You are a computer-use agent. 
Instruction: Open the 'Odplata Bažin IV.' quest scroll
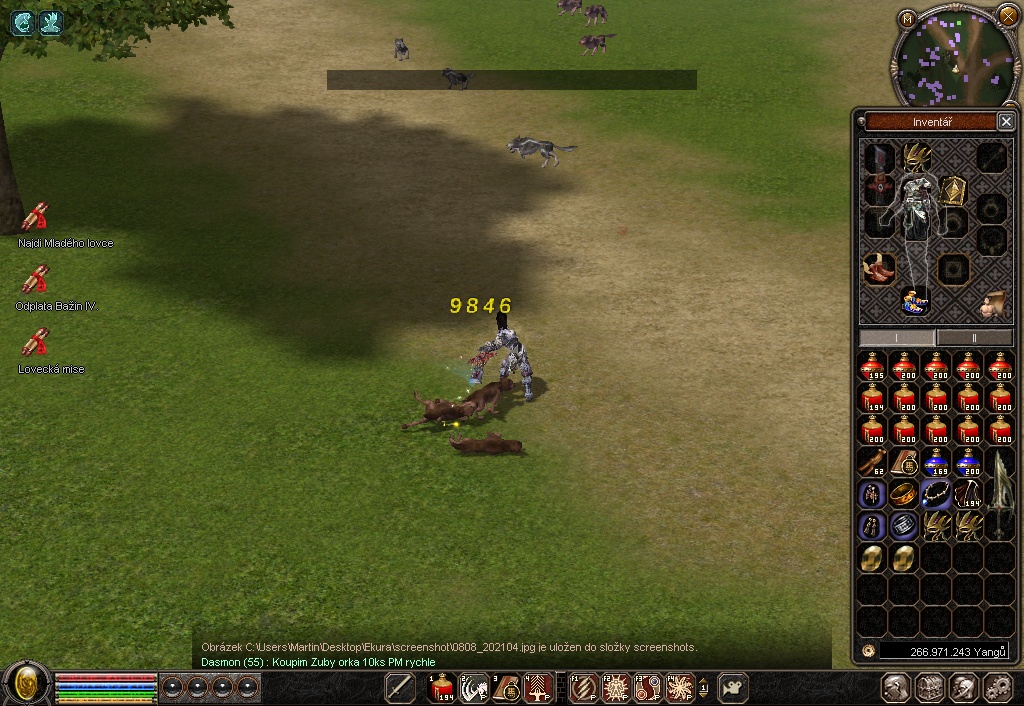[36, 280]
